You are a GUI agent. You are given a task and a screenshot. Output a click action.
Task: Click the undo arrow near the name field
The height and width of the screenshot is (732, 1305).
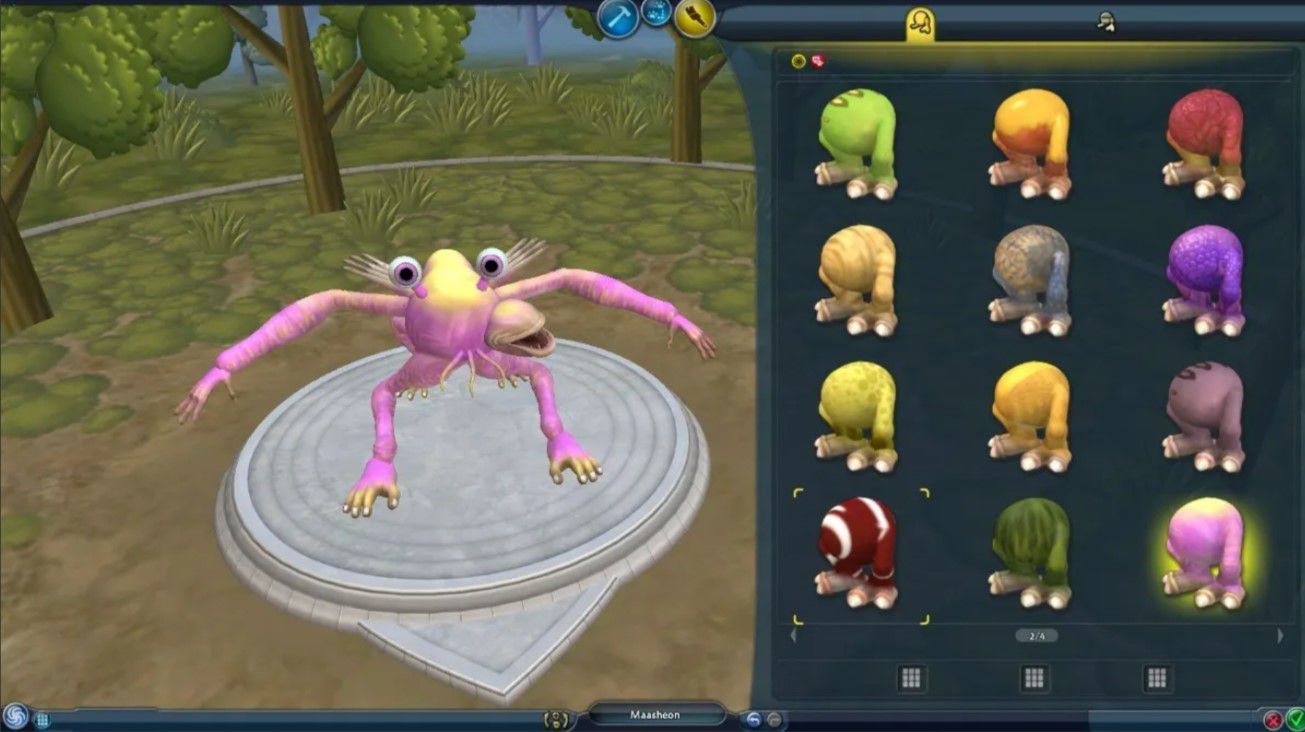[x=755, y=718]
